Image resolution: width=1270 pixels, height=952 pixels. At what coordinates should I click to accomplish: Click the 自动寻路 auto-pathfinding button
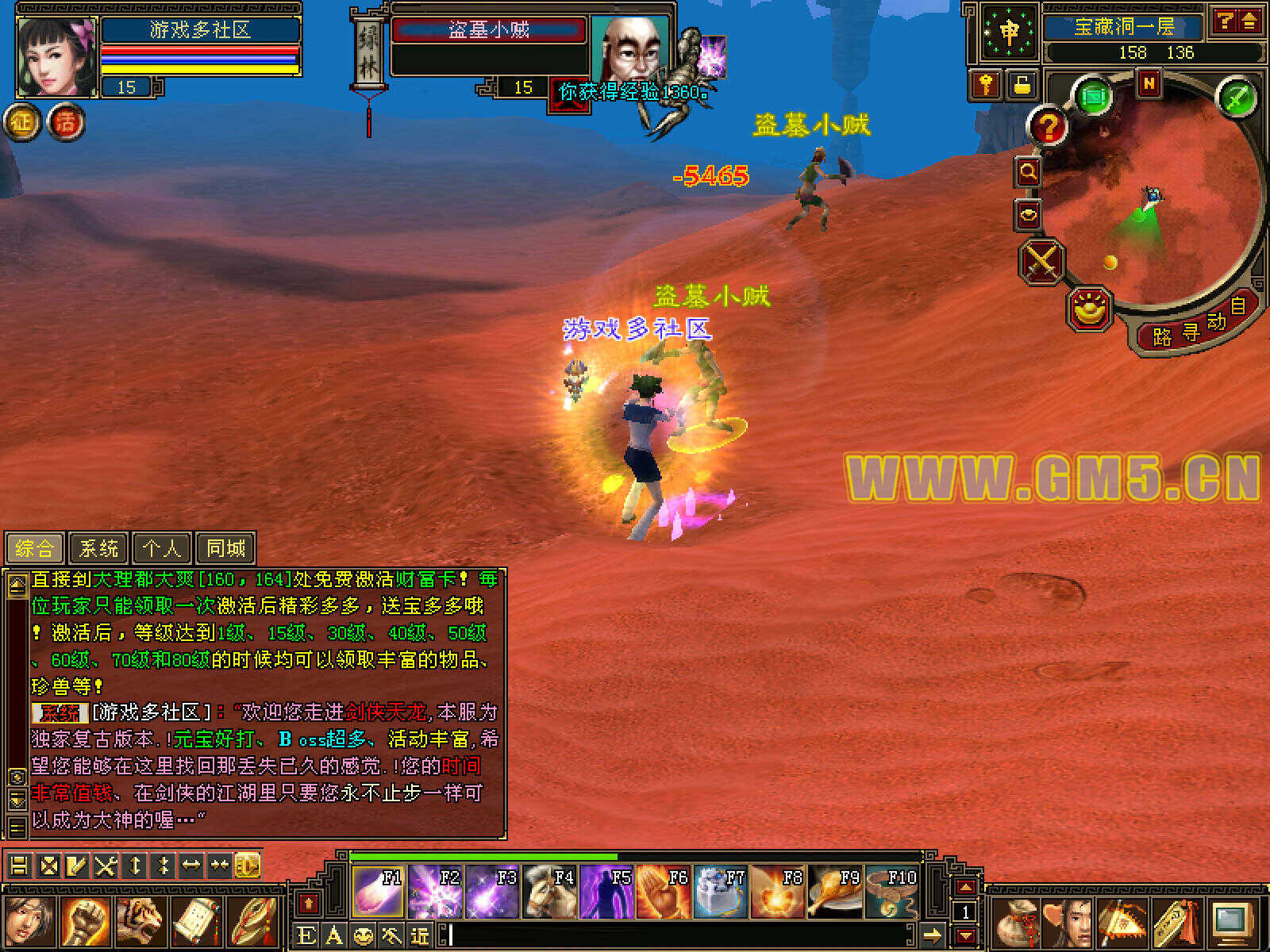[1191, 327]
